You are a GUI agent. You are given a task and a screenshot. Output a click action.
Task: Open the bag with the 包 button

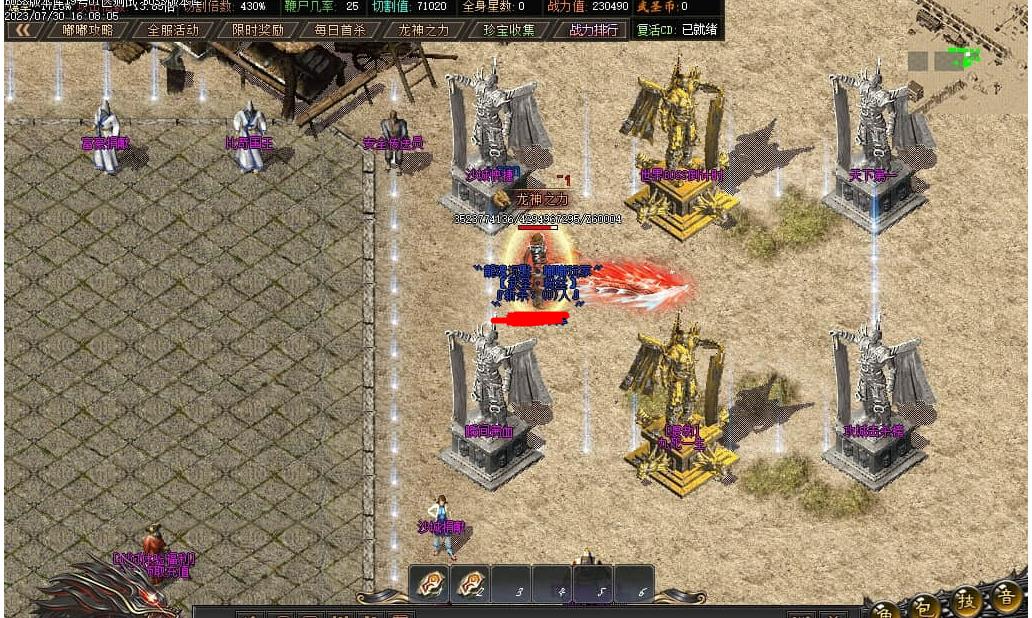[x=925, y=604]
